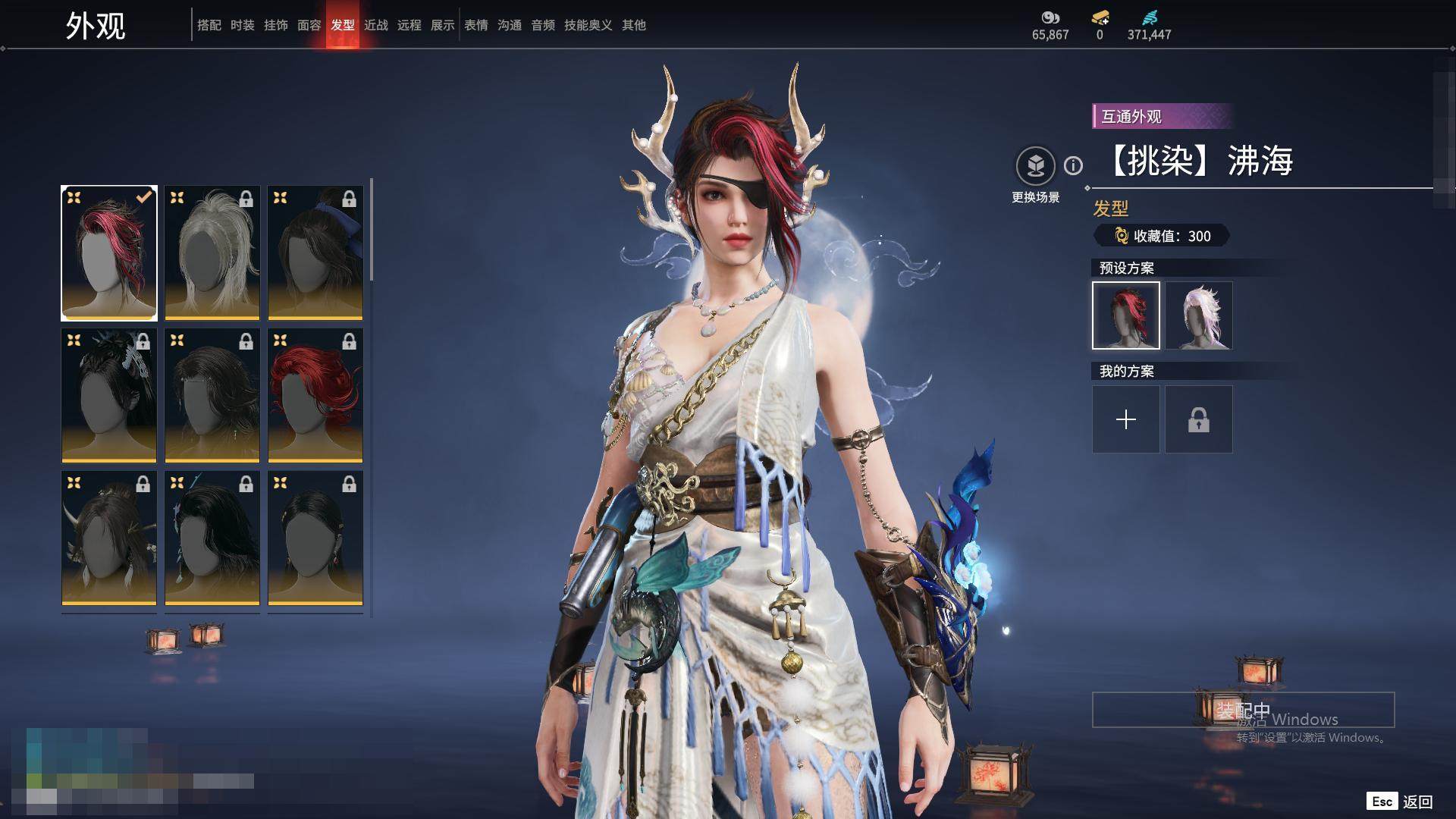Select the 挂饰 tab
This screenshot has width=1456, height=819.
pos(275,25)
